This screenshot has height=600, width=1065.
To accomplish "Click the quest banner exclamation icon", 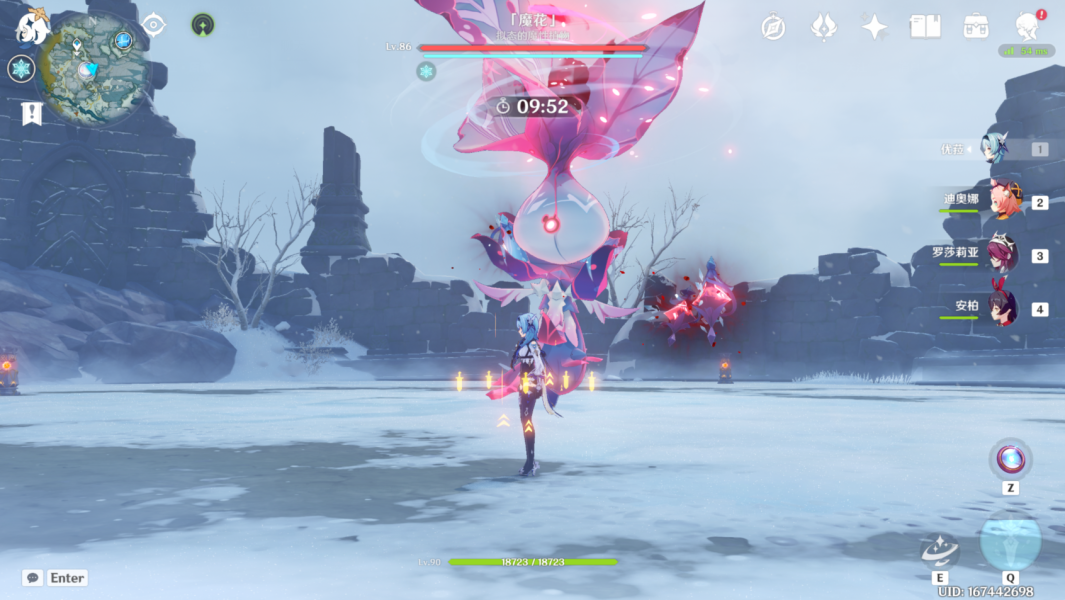I will pyautogui.click(x=31, y=113).
